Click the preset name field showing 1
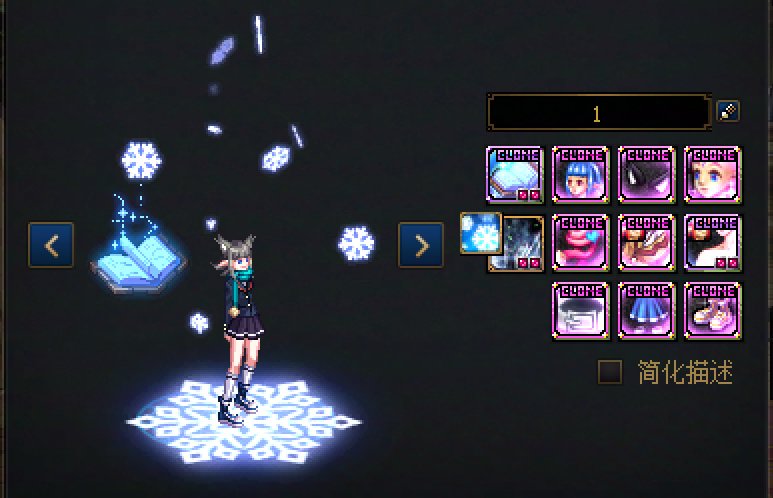This screenshot has height=498, width=773. click(597, 113)
